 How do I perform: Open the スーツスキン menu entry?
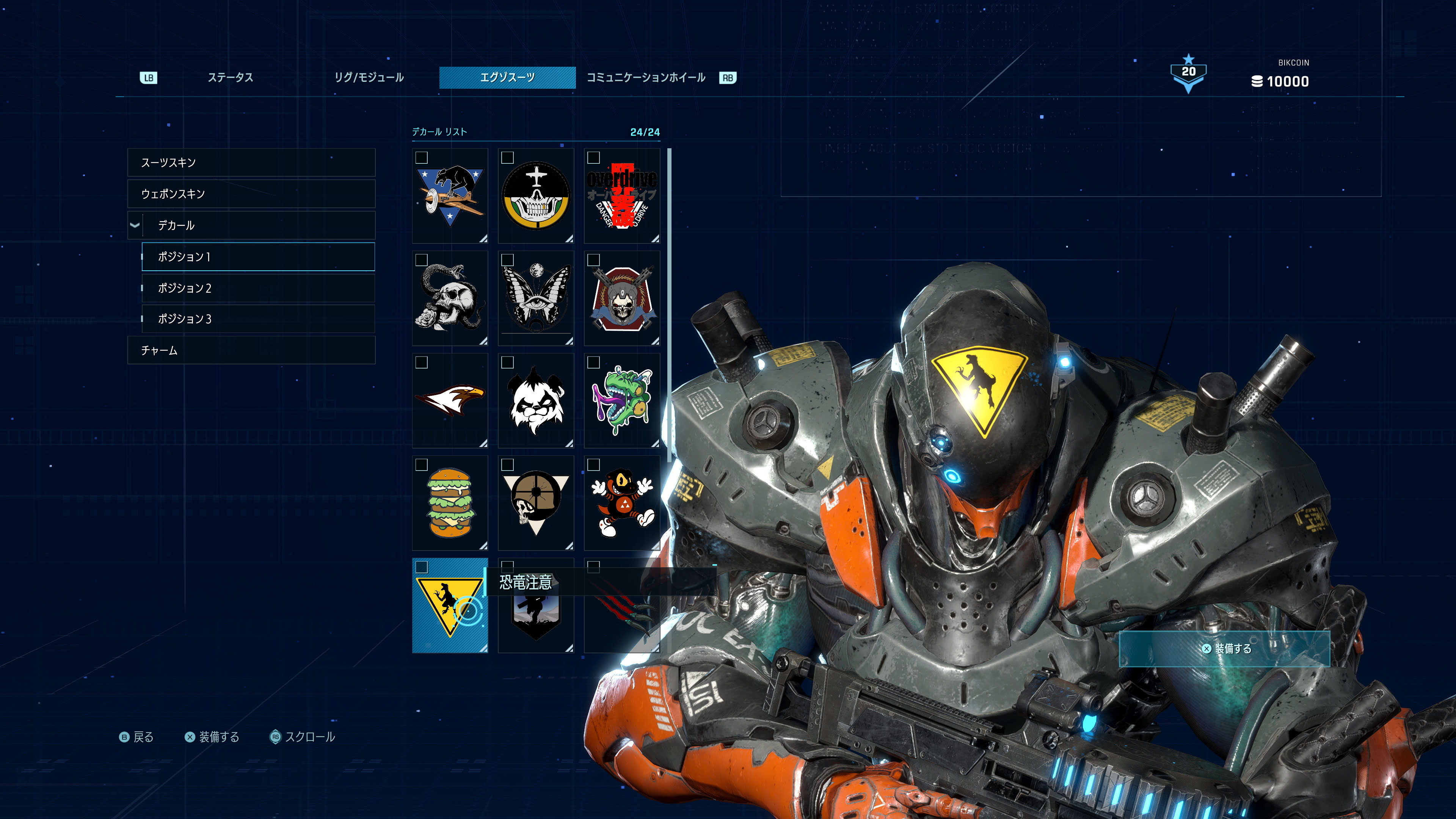pyautogui.click(x=251, y=163)
